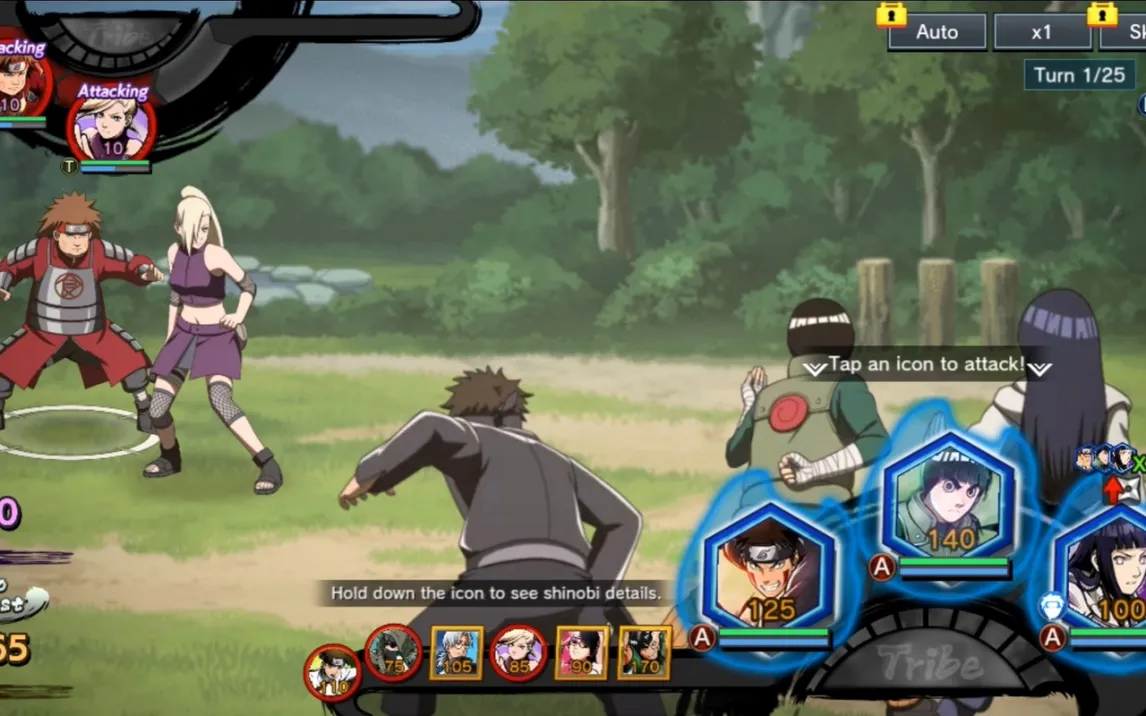Select the turn-order portrait showing 170
The image size is (1146, 716).
(643, 653)
